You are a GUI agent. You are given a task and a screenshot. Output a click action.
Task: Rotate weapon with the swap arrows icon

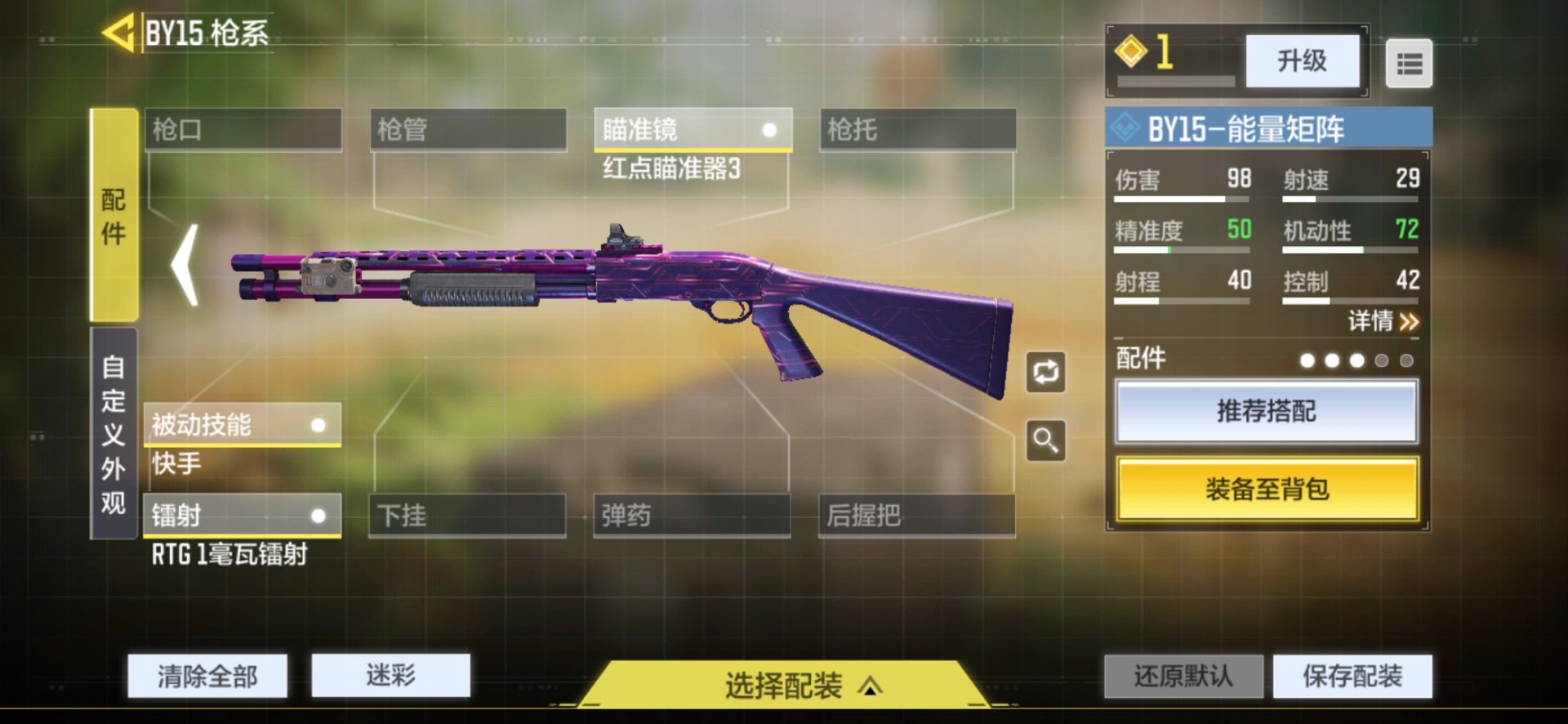tap(1046, 373)
